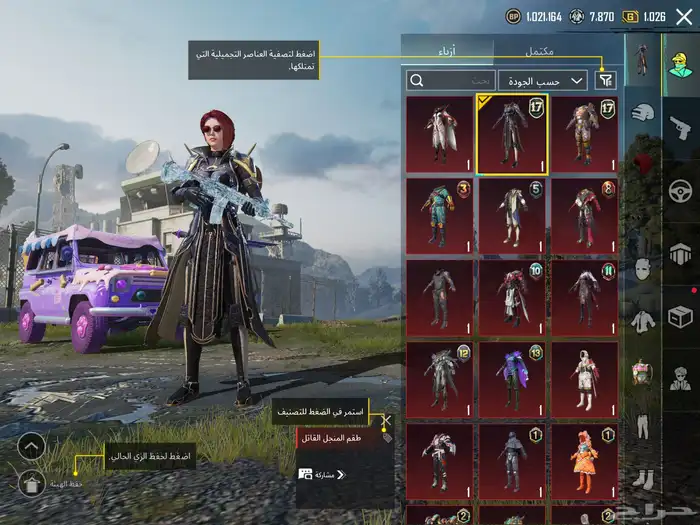Open the face mask category
Image resolution: width=700 pixels, height=525 pixels.
[643, 268]
